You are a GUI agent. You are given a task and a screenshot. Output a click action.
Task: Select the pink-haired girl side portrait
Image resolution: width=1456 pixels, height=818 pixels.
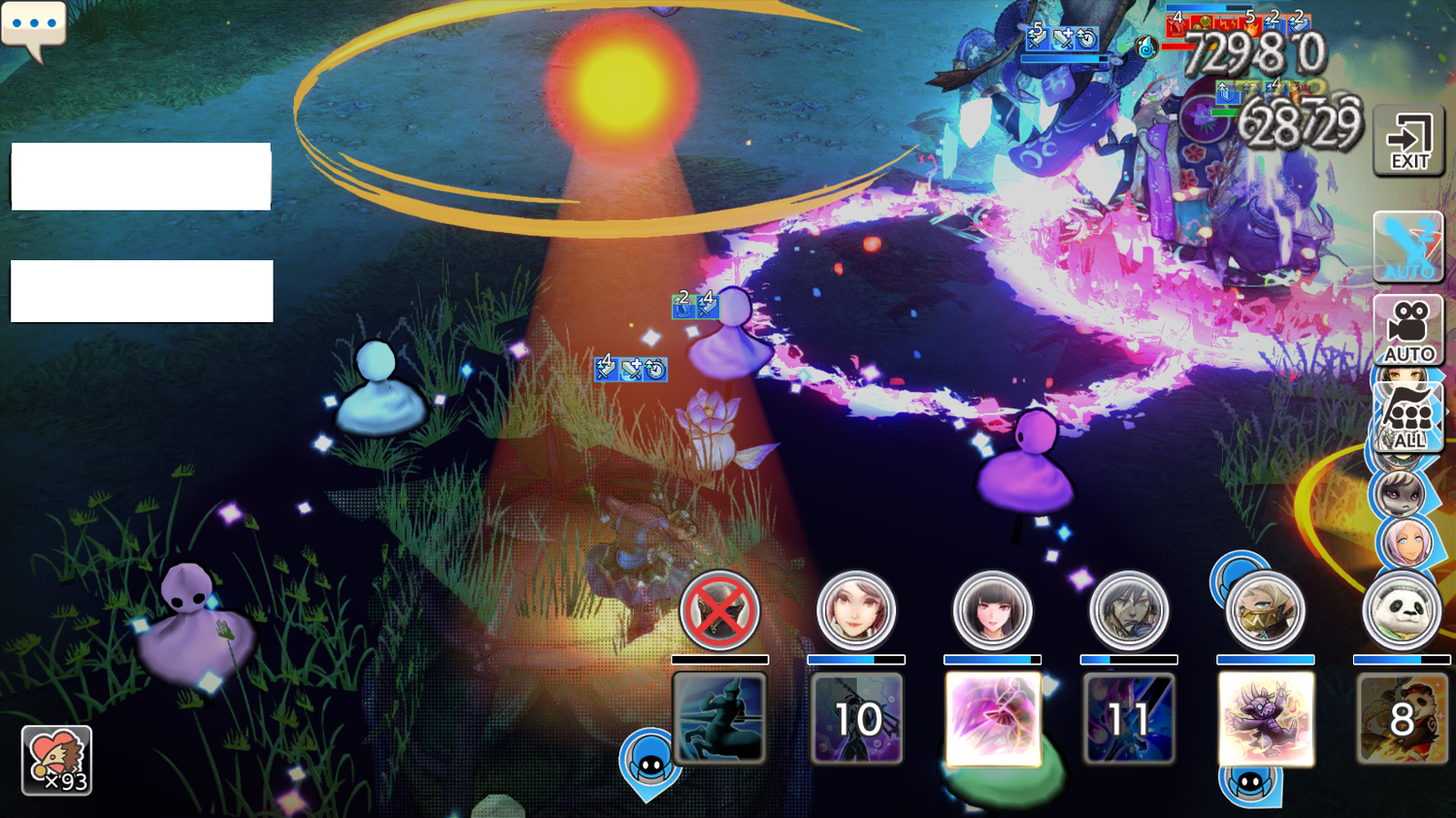pyautogui.click(x=1405, y=543)
